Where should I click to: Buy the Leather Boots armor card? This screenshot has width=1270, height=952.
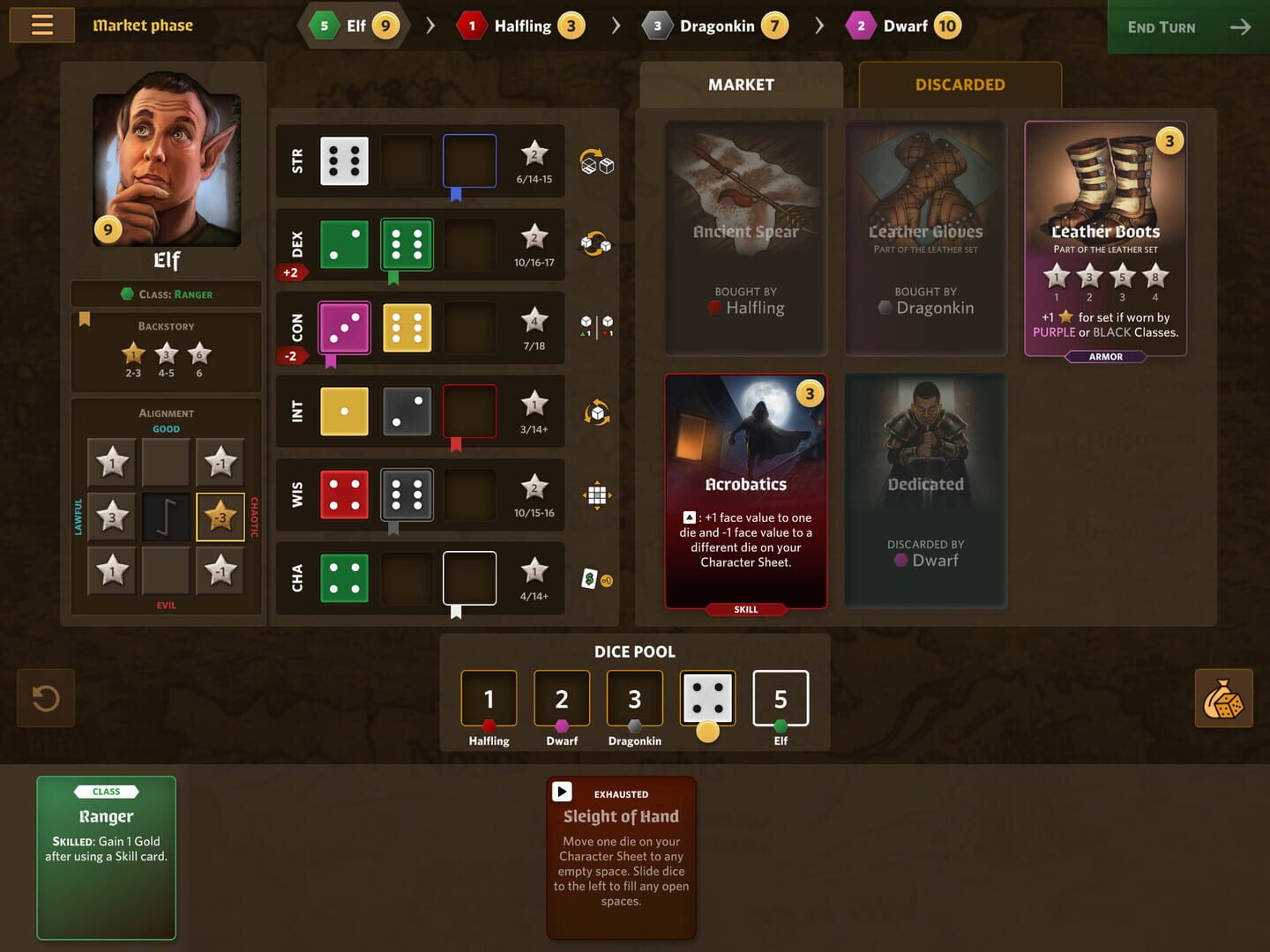coord(1105,240)
